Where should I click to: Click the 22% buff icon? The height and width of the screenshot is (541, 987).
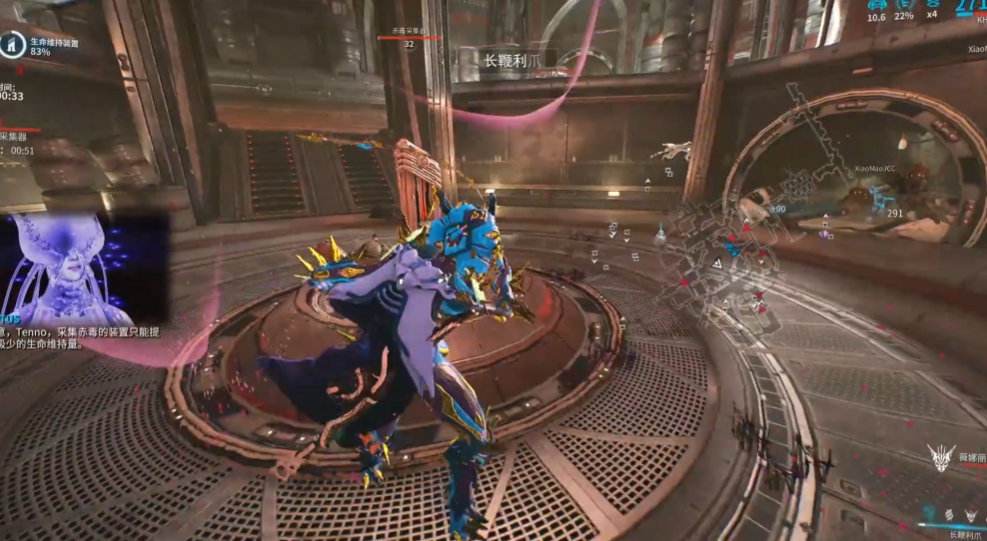904,5
